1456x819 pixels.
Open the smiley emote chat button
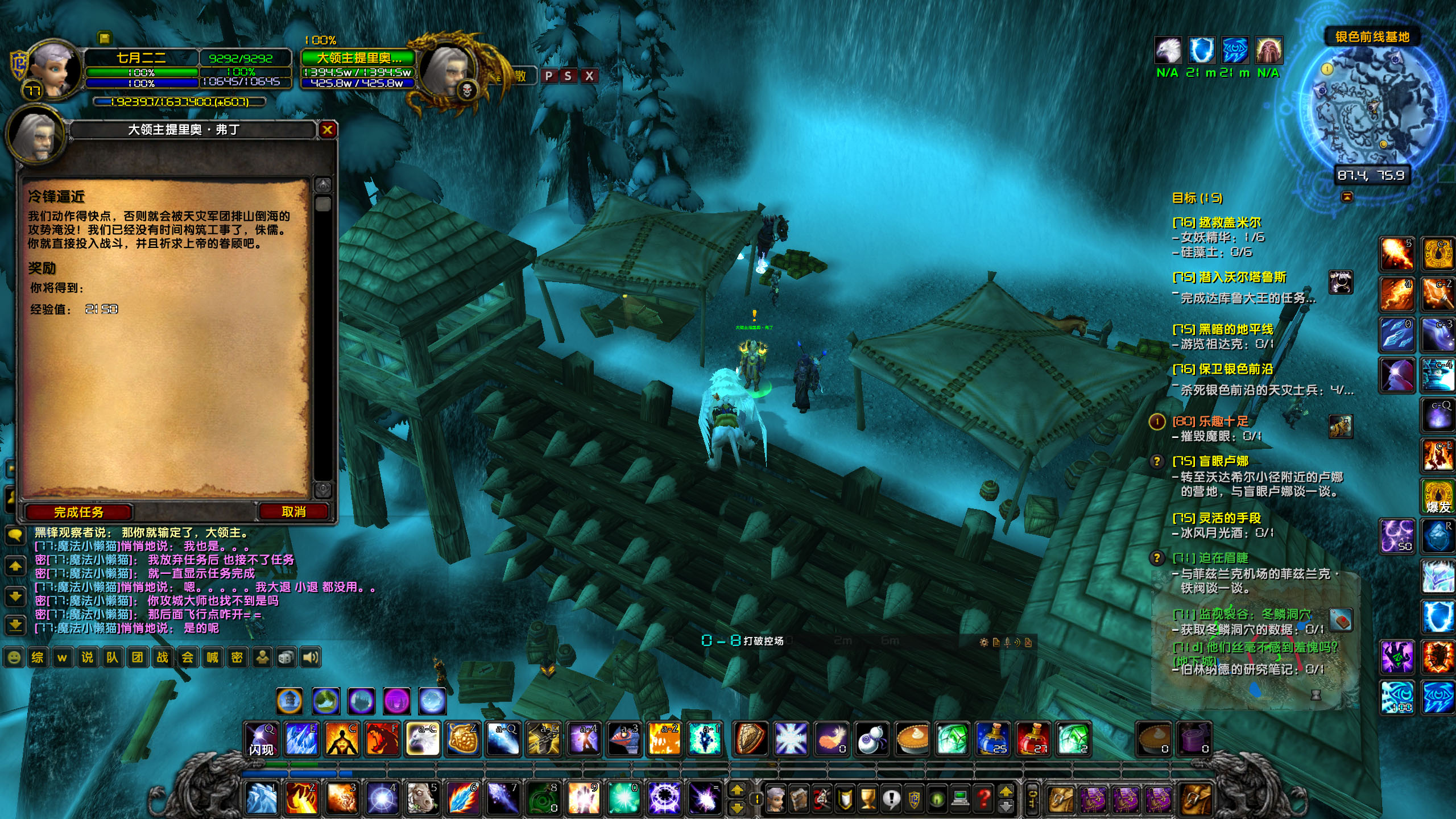(14, 657)
